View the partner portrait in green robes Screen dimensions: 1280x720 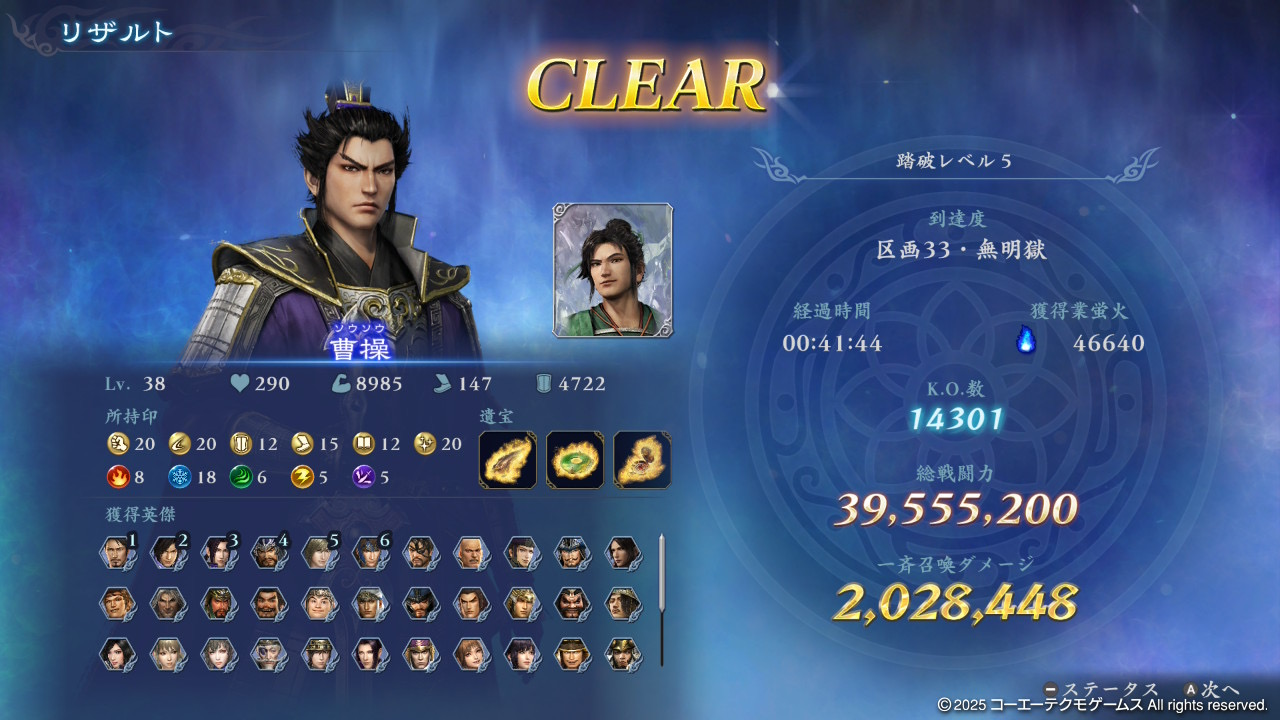613,270
